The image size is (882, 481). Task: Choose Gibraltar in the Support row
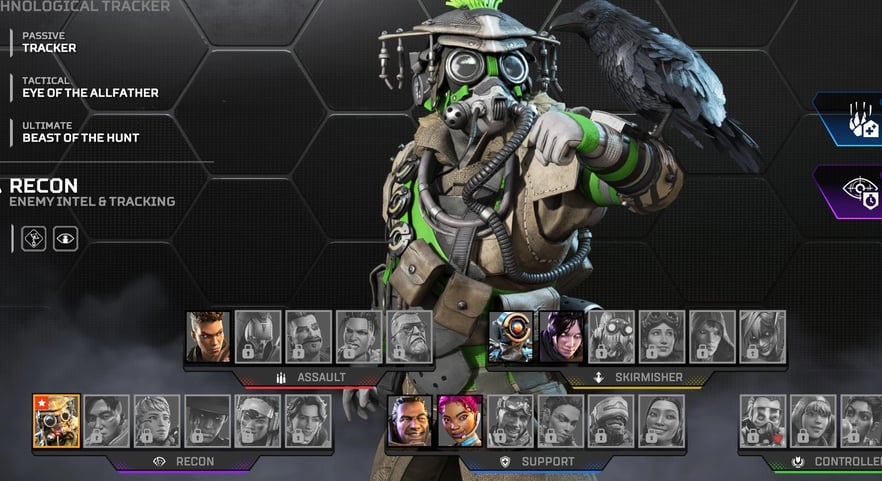tap(410, 421)
